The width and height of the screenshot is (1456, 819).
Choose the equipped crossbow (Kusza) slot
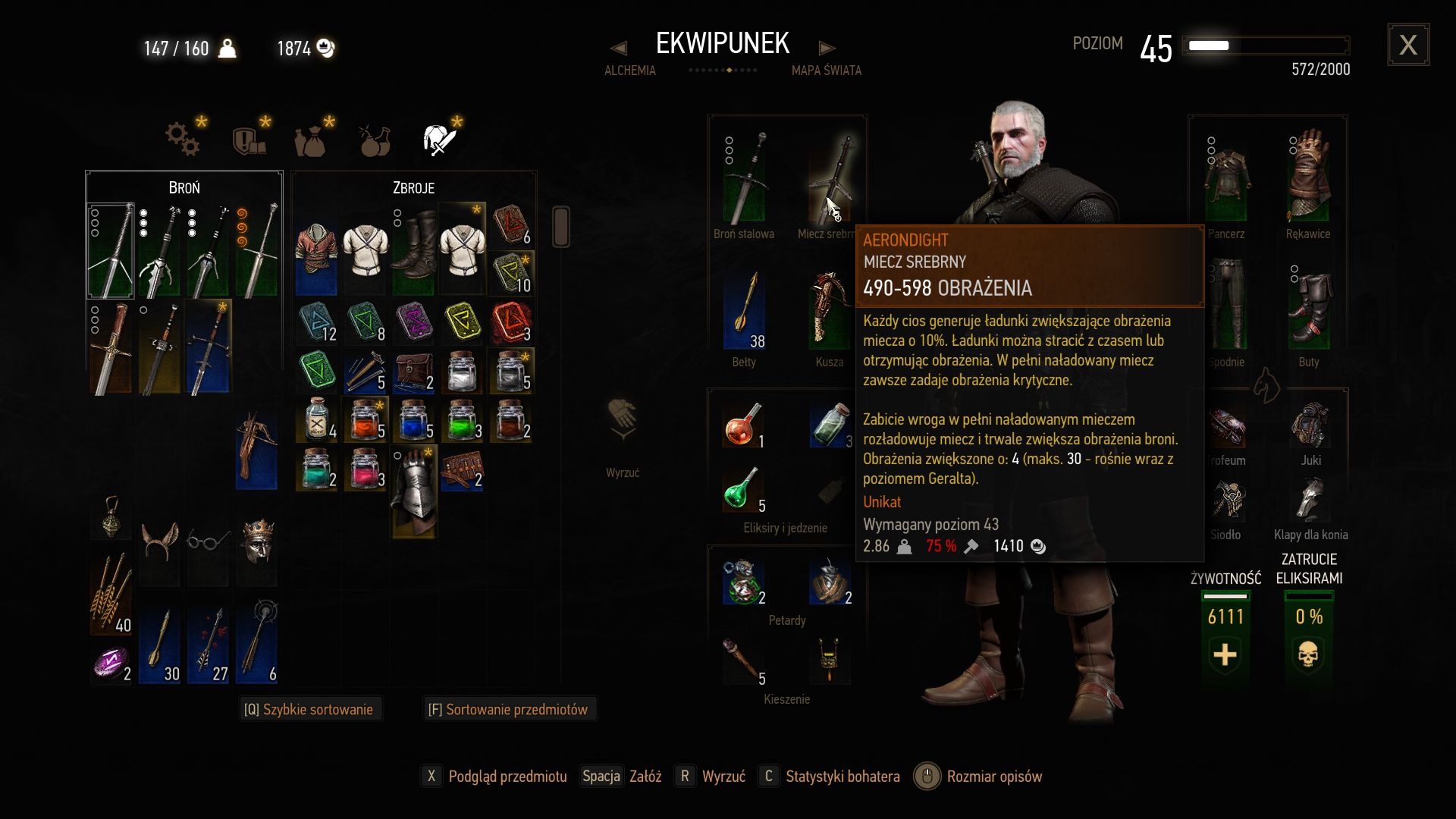[829, 311]
